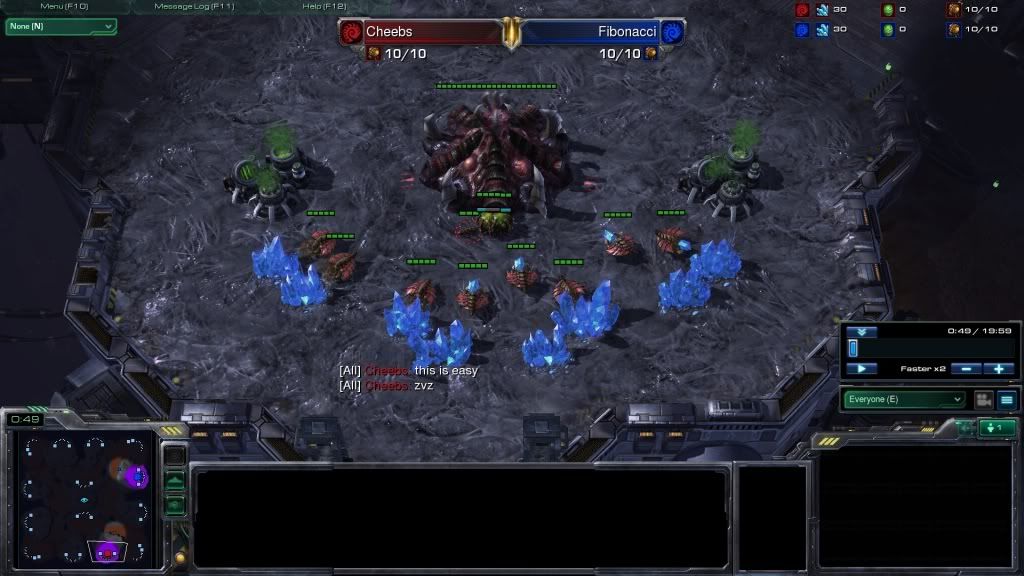Decrease replay speed with minus button
Image resolution: width=1024 pixels, height=576 pixels.
(x=965, y=368)
